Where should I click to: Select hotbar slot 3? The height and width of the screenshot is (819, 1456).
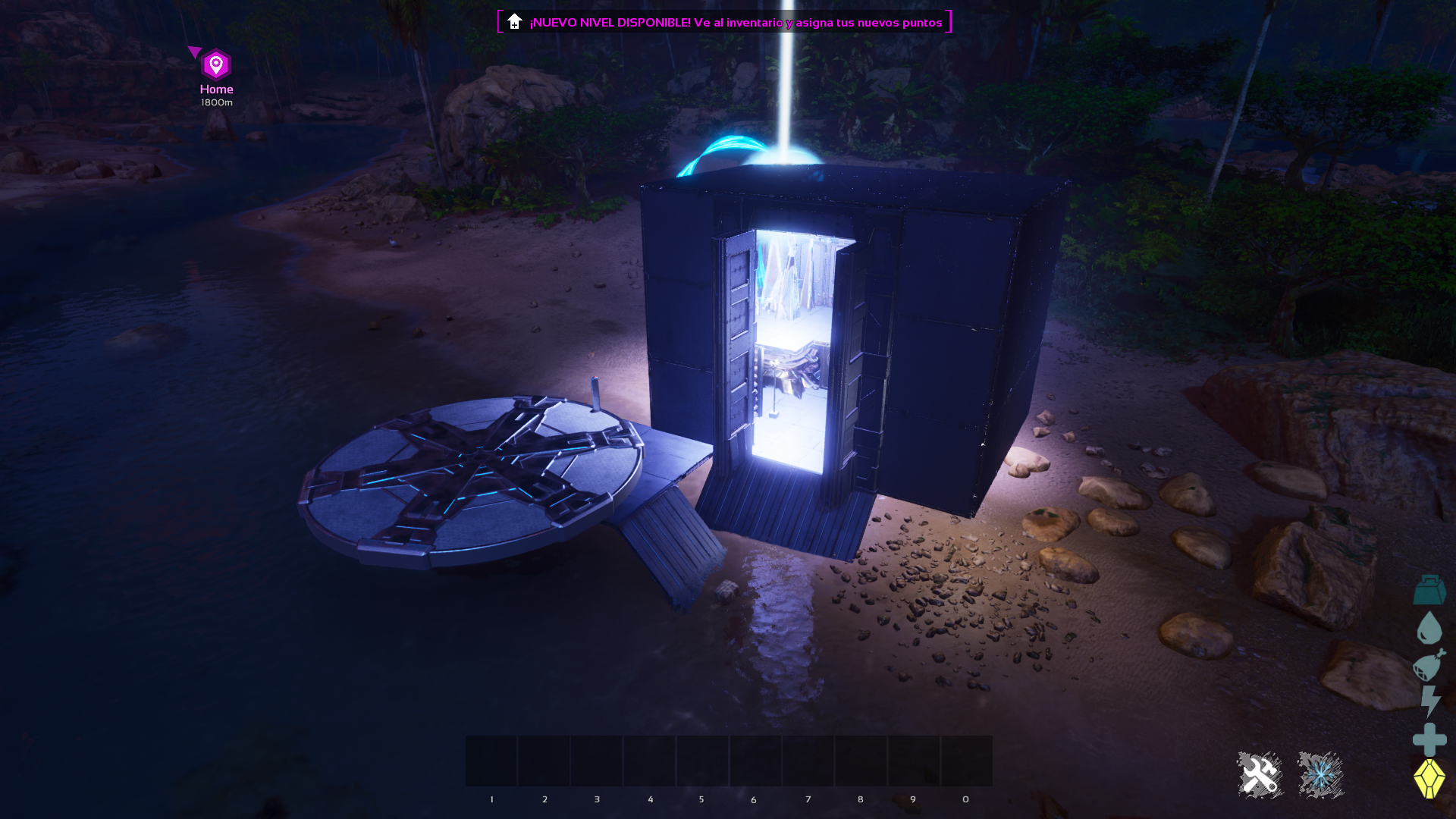[597, 761]
